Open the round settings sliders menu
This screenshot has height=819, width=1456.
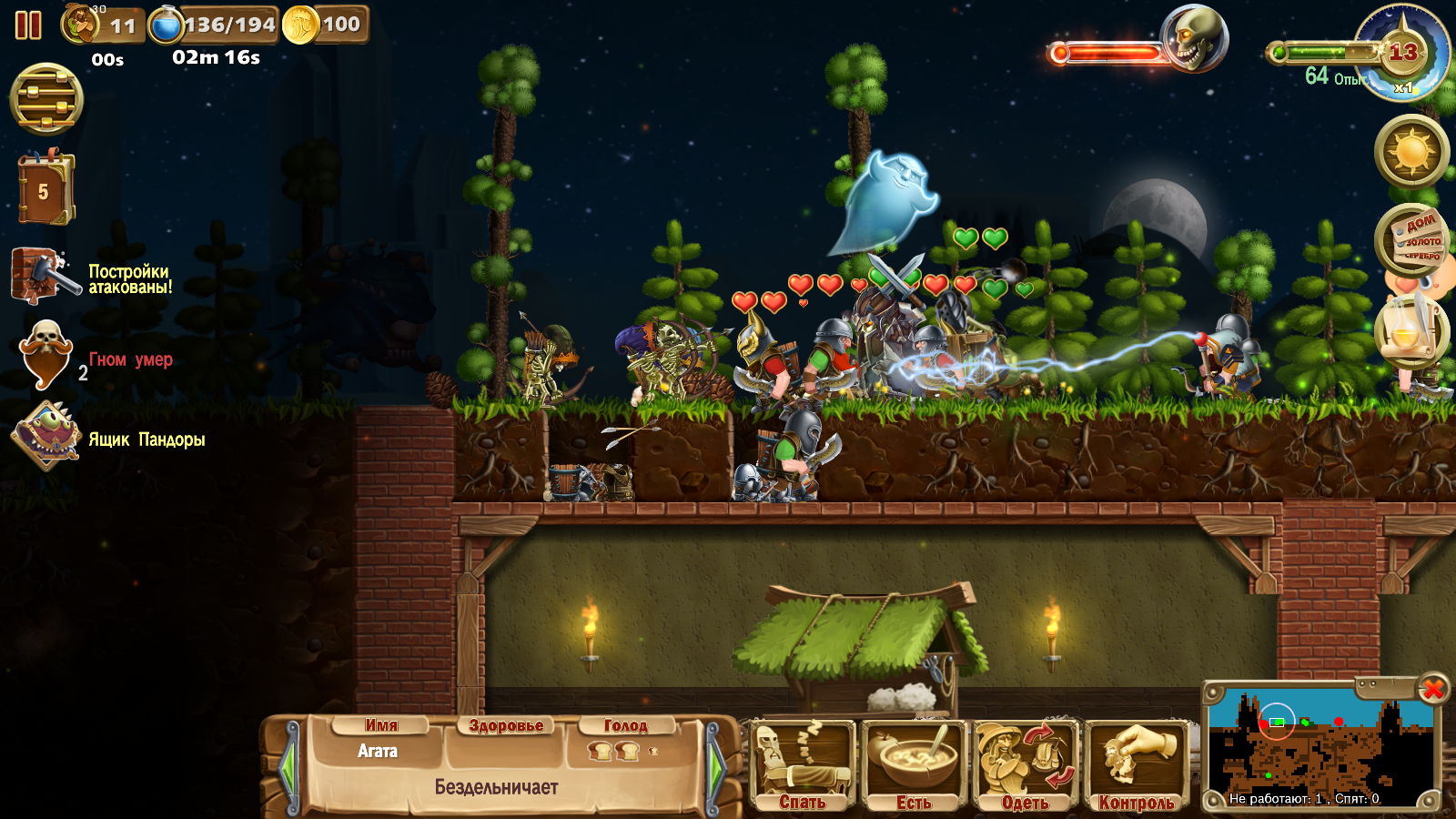(x=46, y=99)
